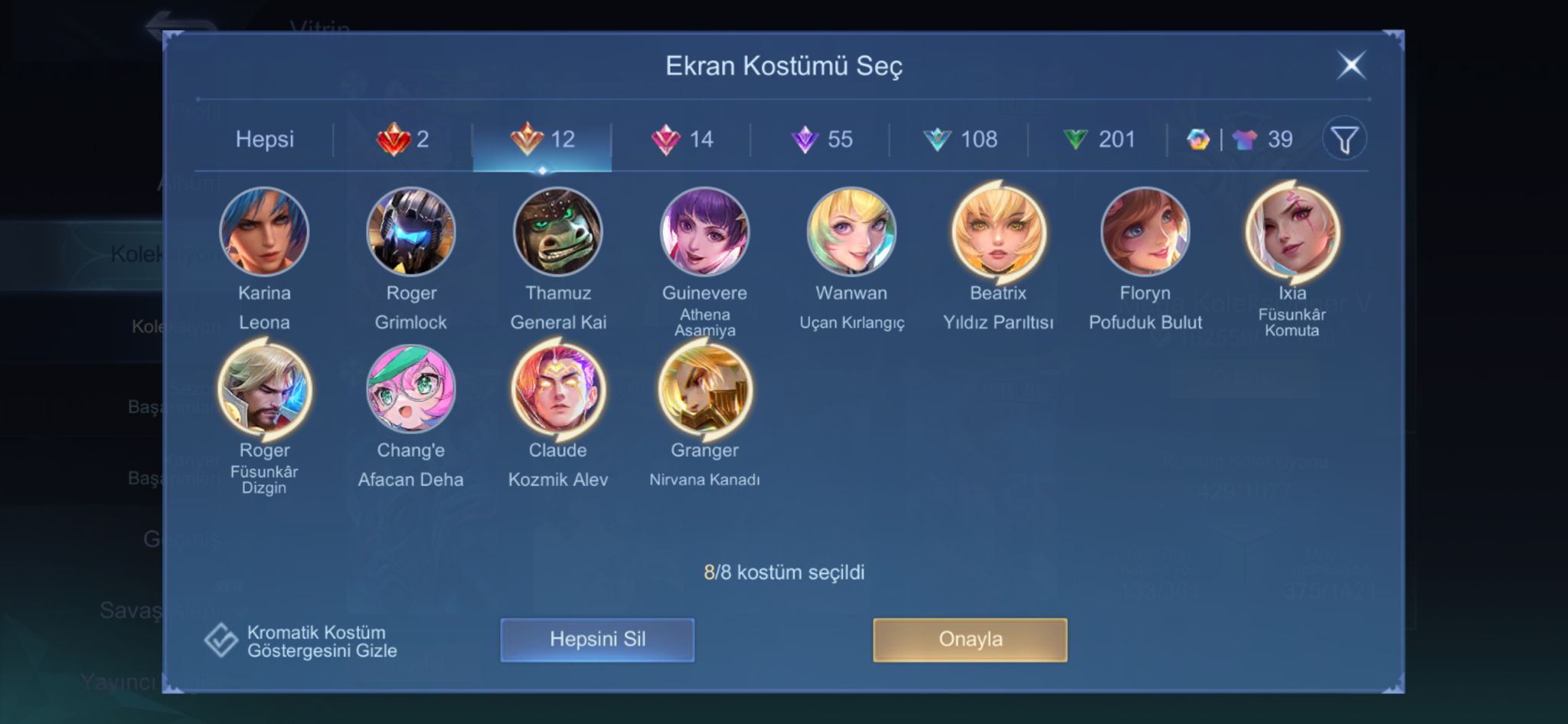
Task: Select Wanwan's Uçan Kırlangıç skin
Action: [x=851, y=231]
